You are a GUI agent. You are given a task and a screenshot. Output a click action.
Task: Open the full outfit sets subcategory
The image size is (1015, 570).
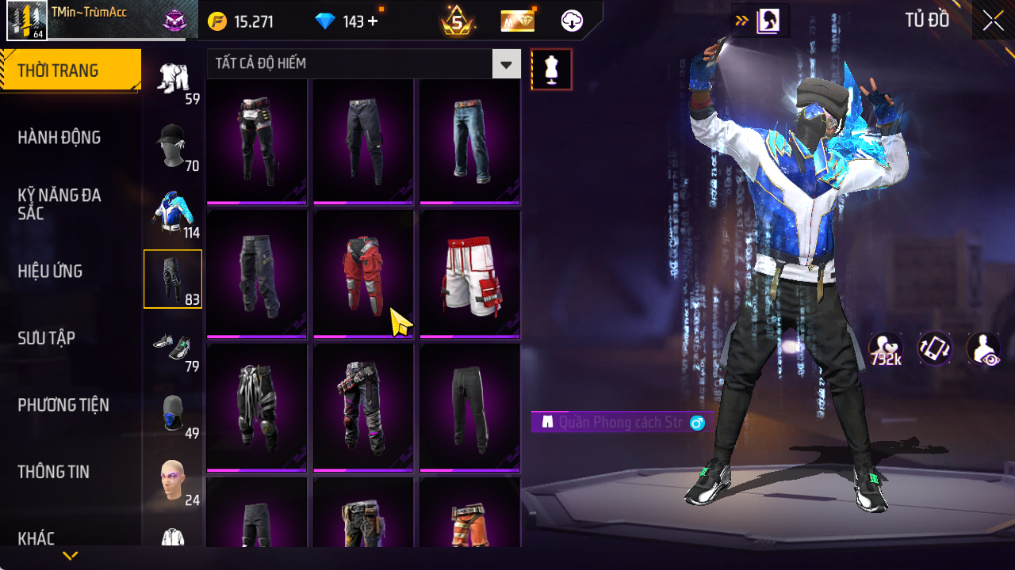[x=172, y=79]
